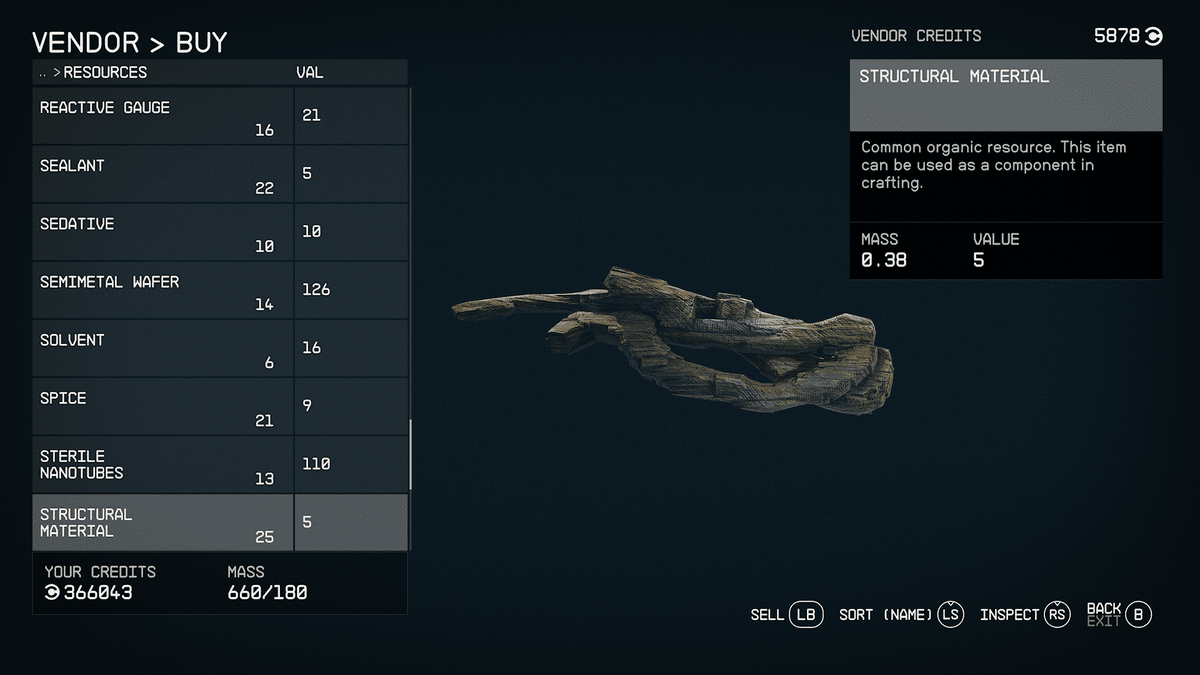Click the resource list scrollbar

(410, 455)
